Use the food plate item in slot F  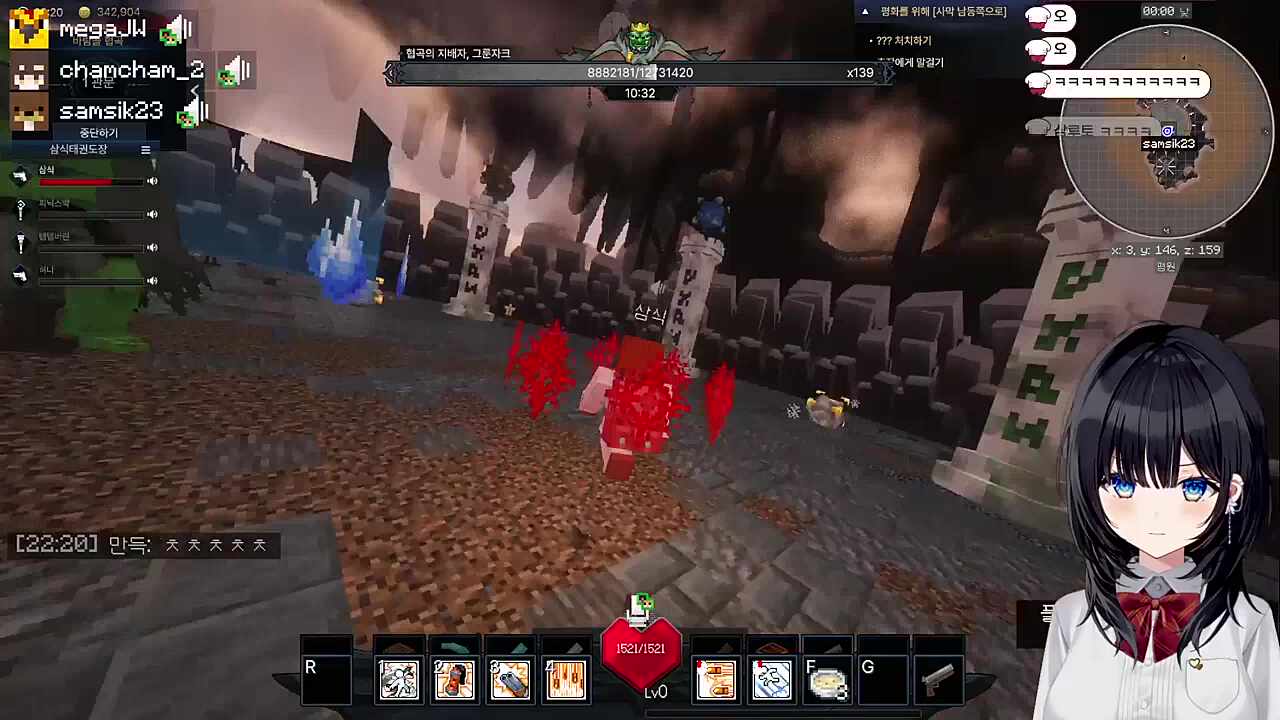point(828,680)
